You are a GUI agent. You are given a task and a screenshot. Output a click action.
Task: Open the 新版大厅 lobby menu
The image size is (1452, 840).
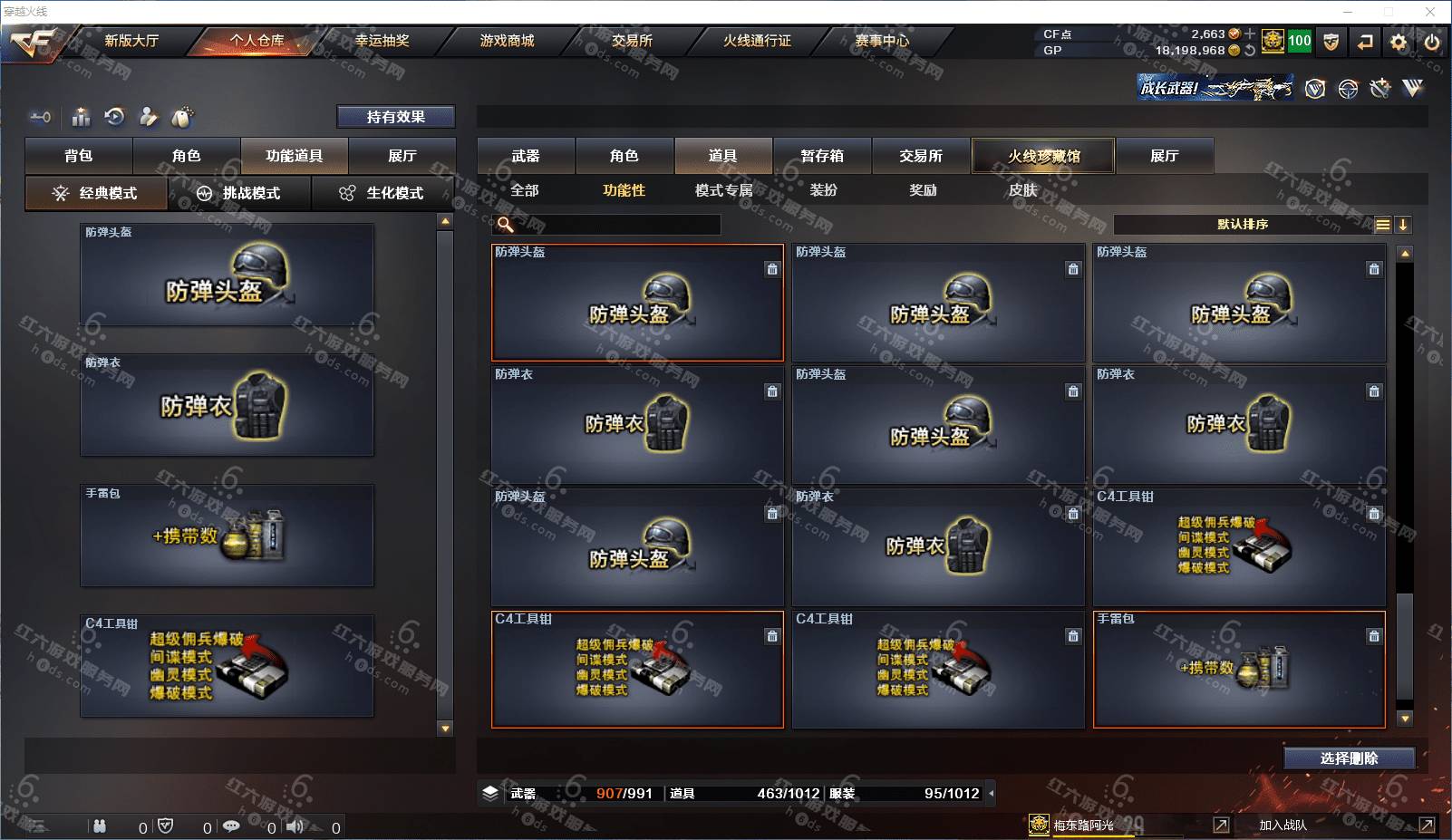pyautogui.click(x=131, y=41)
